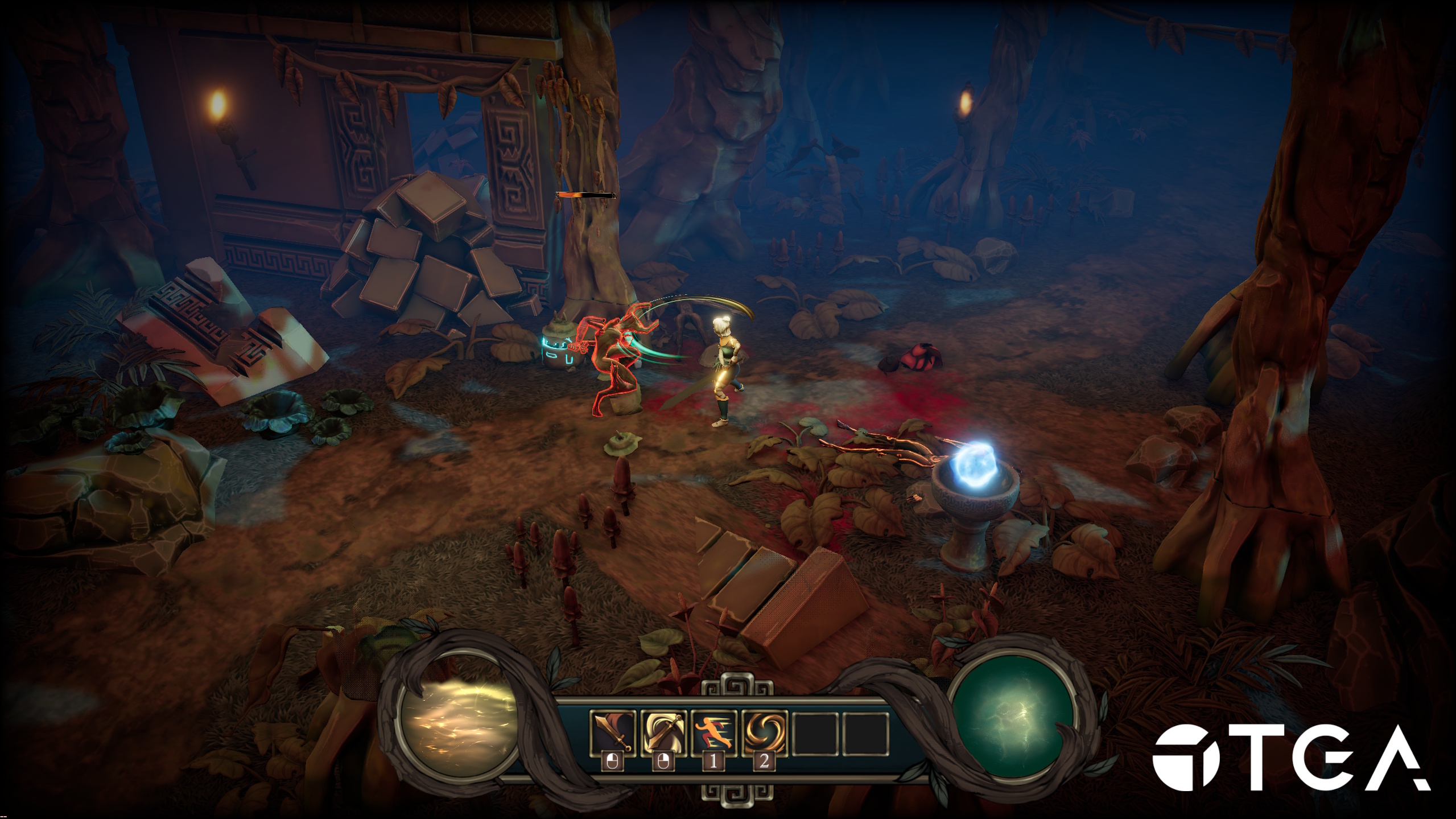Trigger the golden whirlwind spin skill
The height and width of the screenshot is (819, 1456).
(x=764, y=734)
